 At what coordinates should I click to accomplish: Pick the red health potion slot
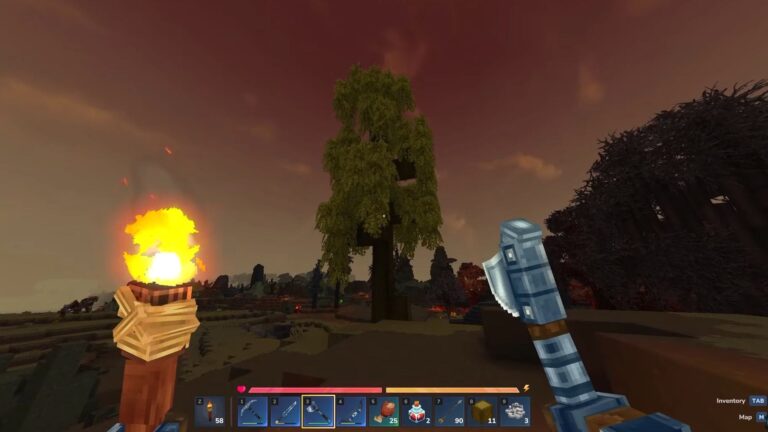417,411
